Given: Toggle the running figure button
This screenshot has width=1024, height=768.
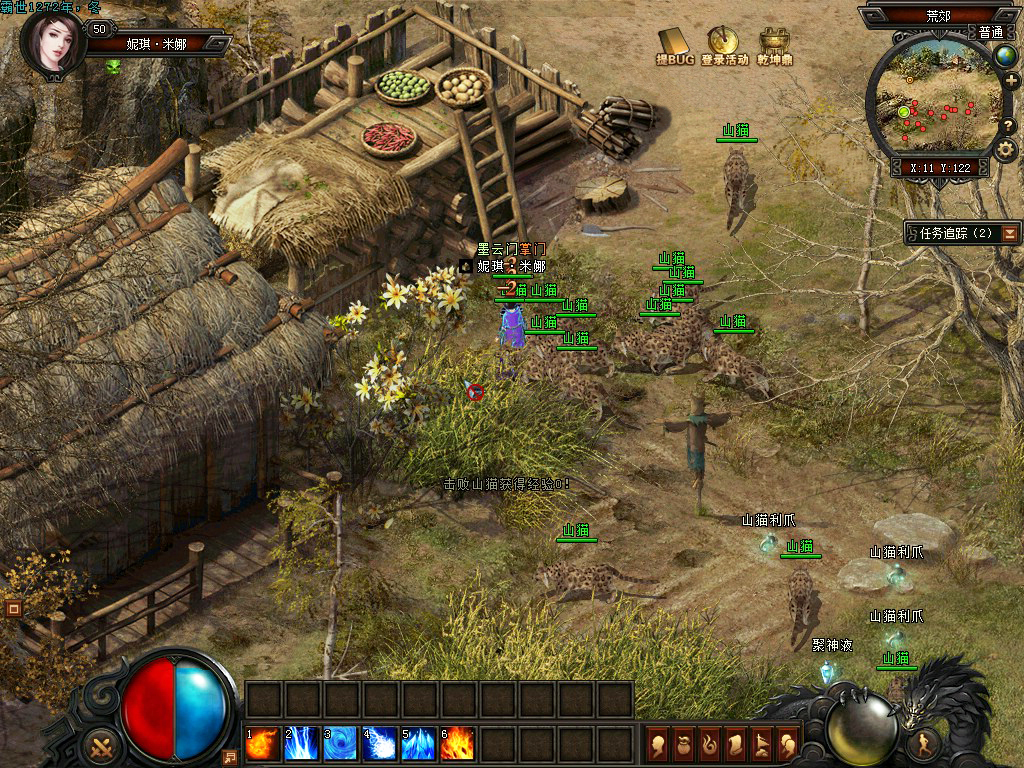Looking at the screenshot, I should click(x=925, y=743).
